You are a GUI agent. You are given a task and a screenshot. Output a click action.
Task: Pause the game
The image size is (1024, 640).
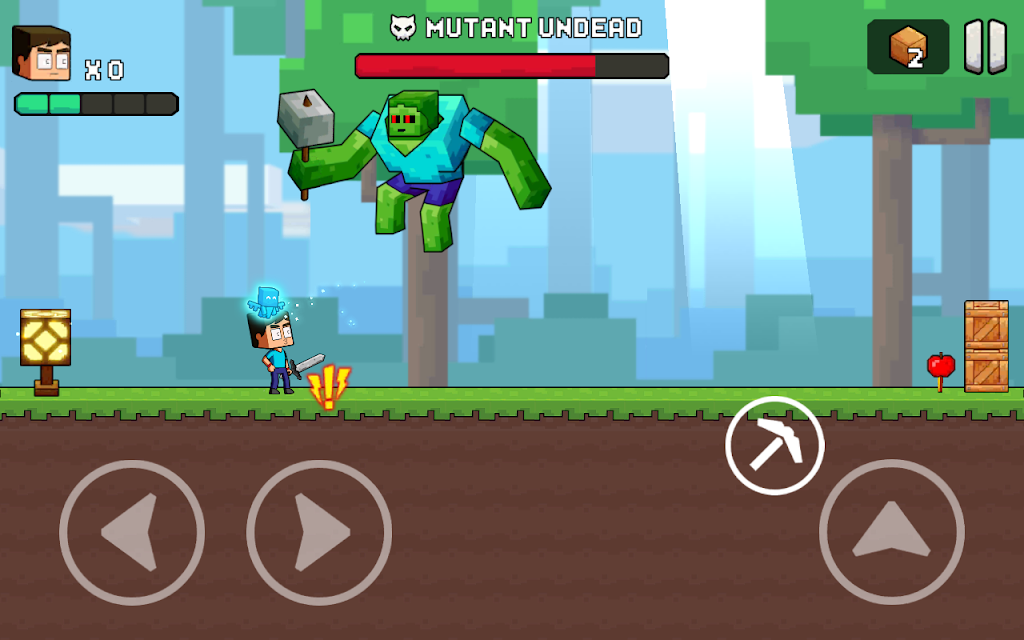[x=985, y=47]
